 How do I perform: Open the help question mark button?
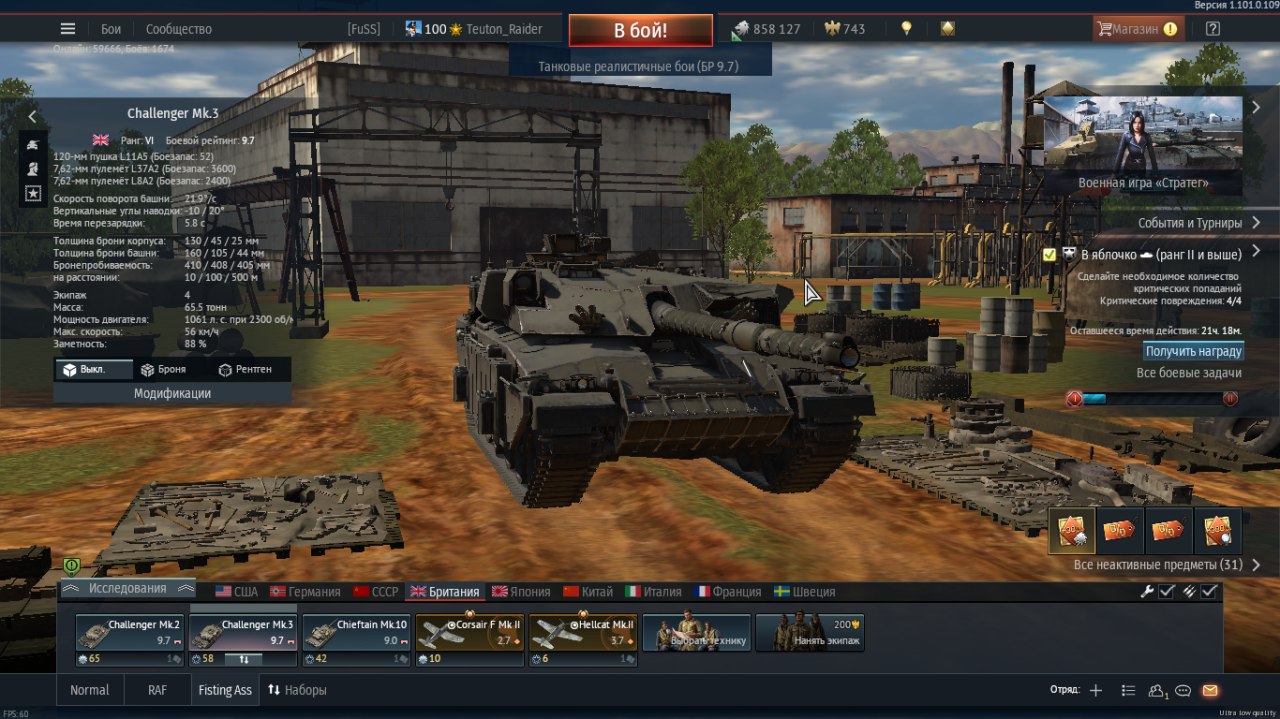[x=1213, y=29]
